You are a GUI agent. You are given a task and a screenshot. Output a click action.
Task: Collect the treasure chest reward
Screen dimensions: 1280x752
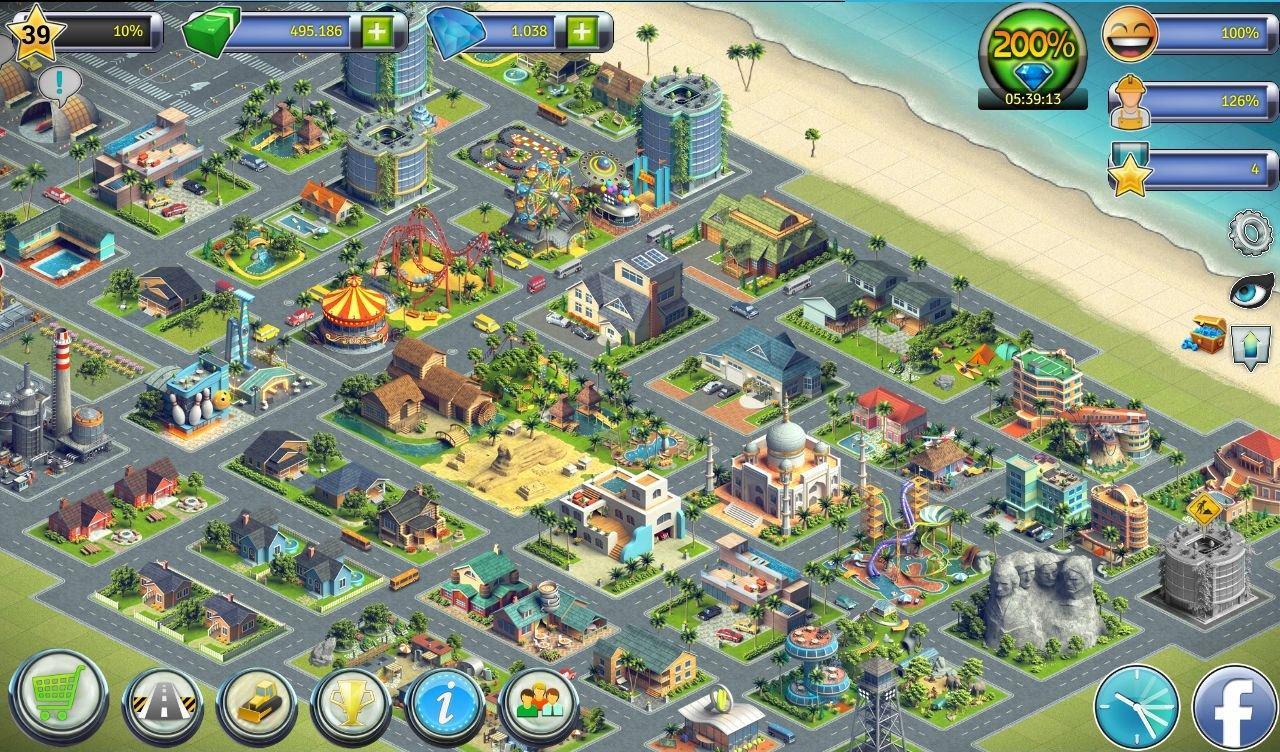coord(1205,334)
